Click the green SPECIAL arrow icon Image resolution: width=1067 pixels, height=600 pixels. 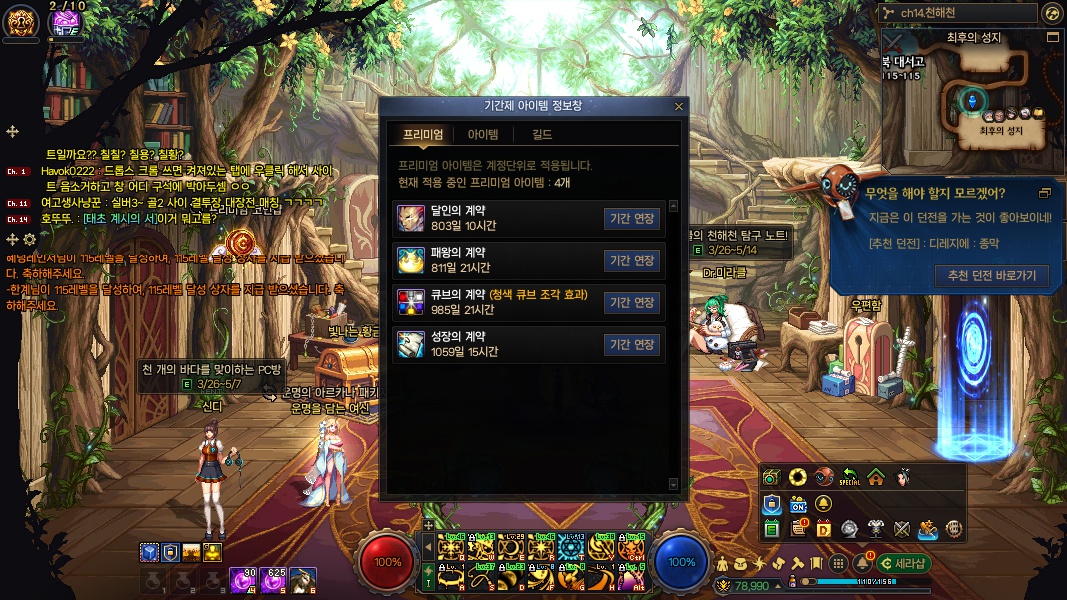[x=849, y=477]
